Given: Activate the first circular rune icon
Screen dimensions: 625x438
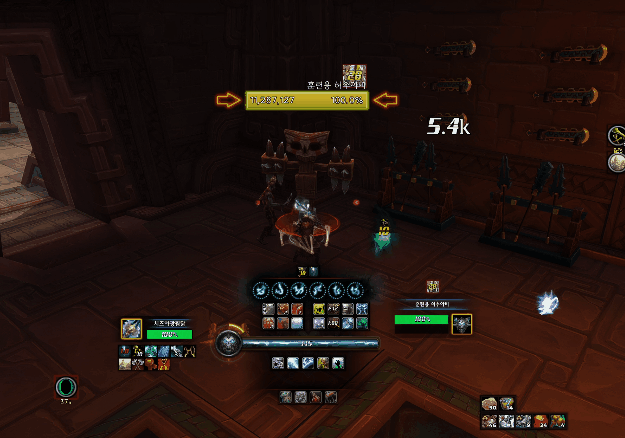Looking at the screenshot, I should coord(259,289).
